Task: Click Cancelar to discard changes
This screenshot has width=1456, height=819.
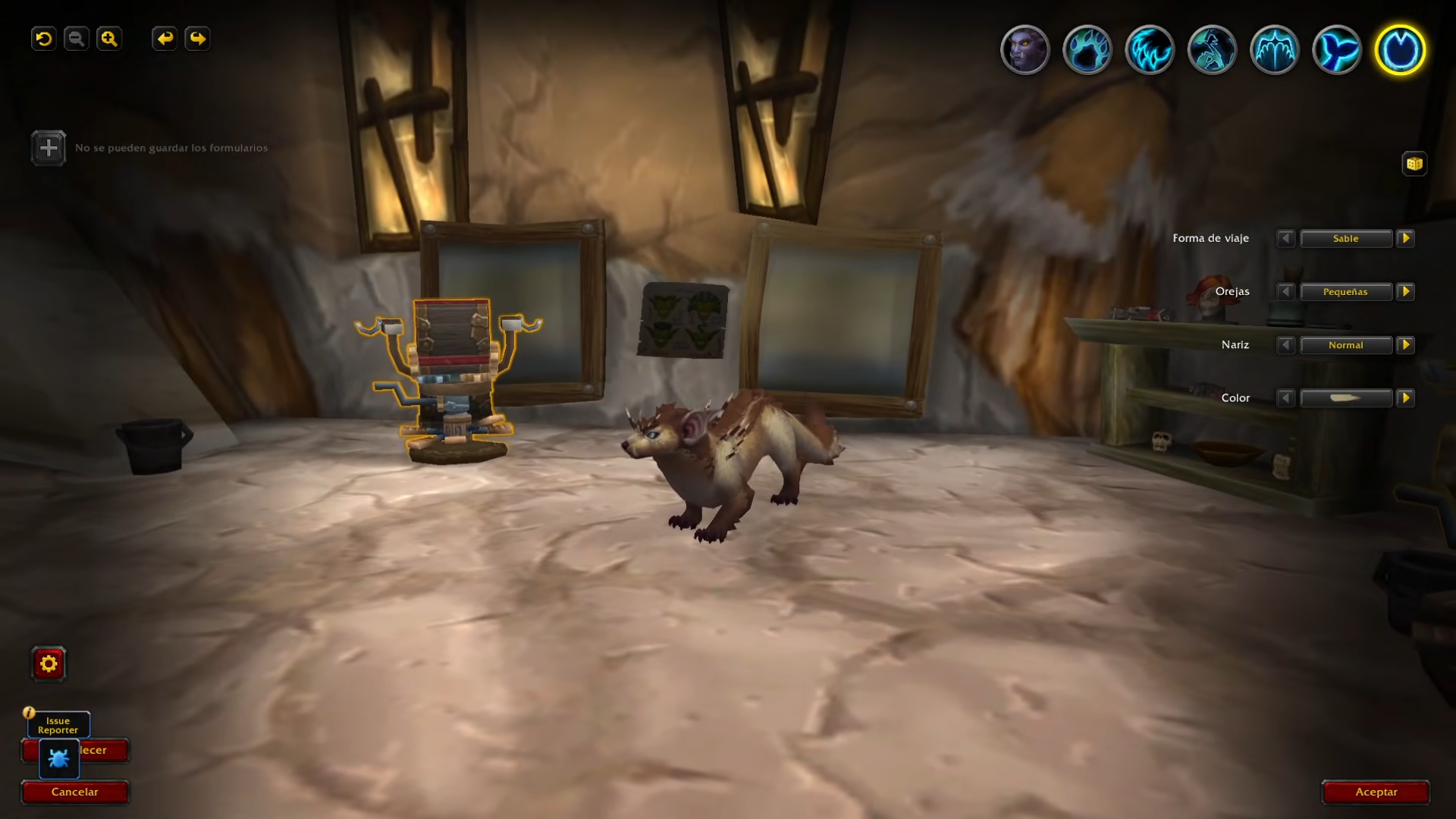Action: click(75, 792)
